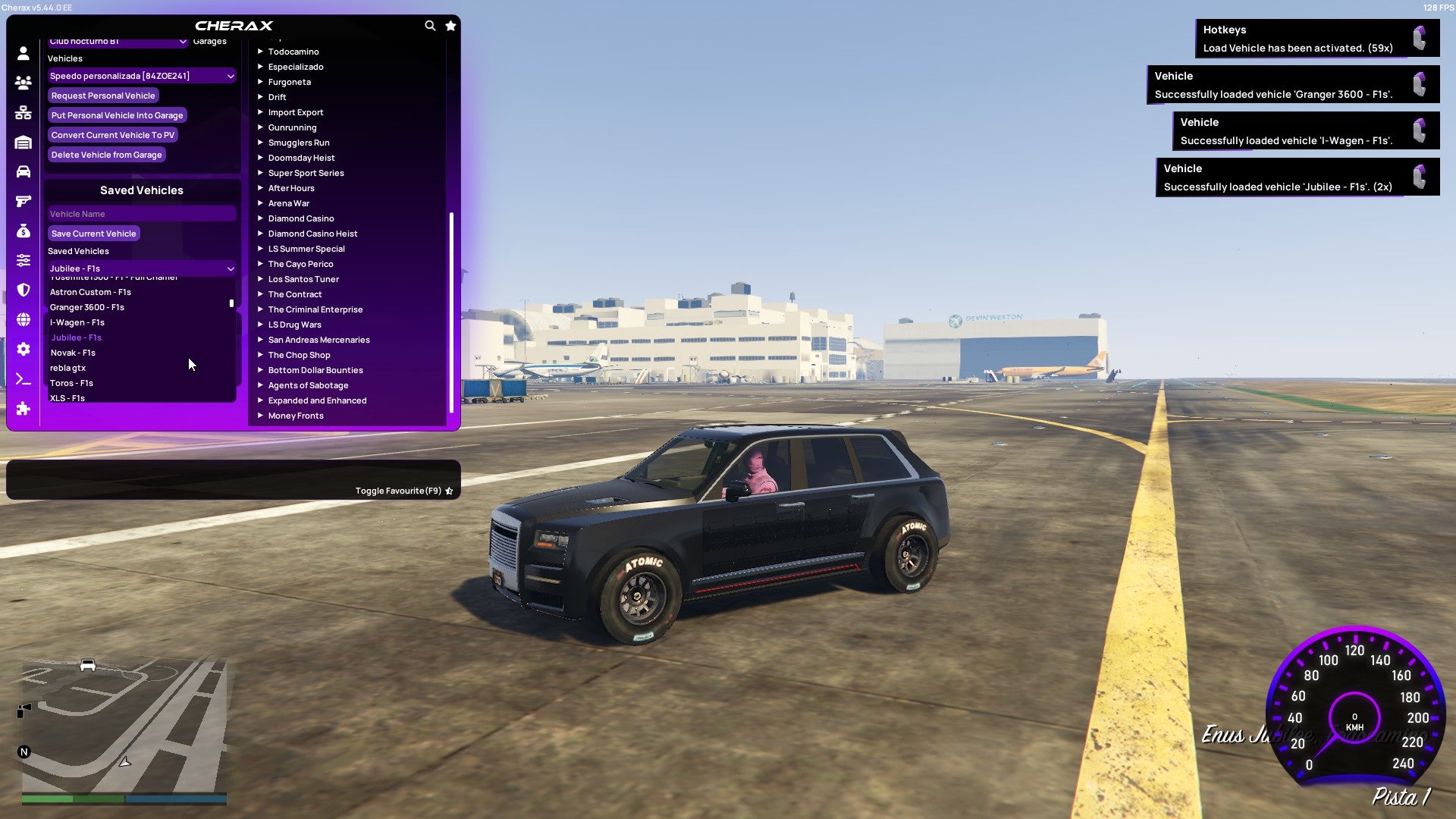Open the Self menu via person icon
The height and width of the screenshot is (819, 1456).
tap(23, 53)
